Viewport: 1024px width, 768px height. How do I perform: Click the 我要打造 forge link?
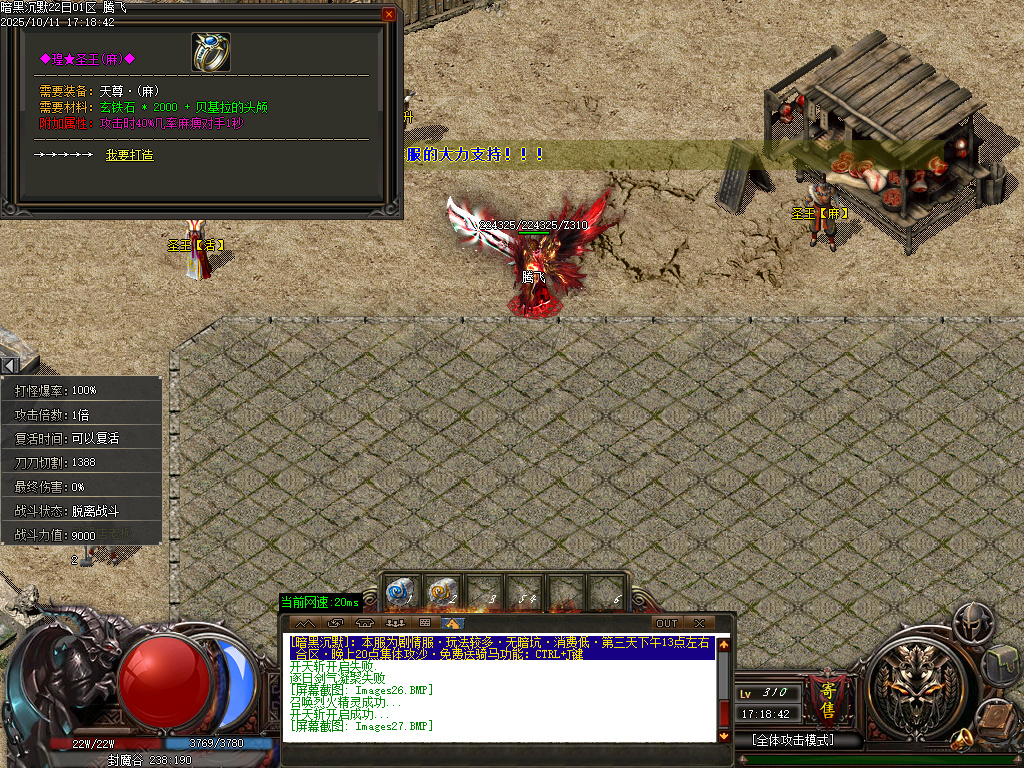(x=130, y=155)
